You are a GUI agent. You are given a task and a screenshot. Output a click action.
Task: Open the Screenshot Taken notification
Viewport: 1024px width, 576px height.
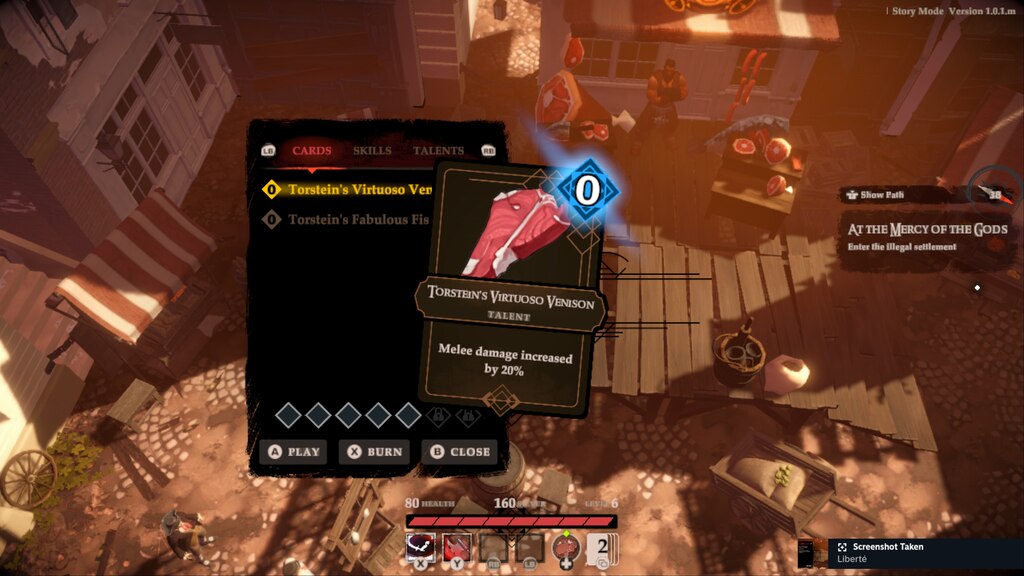click(x=910, y=552)
